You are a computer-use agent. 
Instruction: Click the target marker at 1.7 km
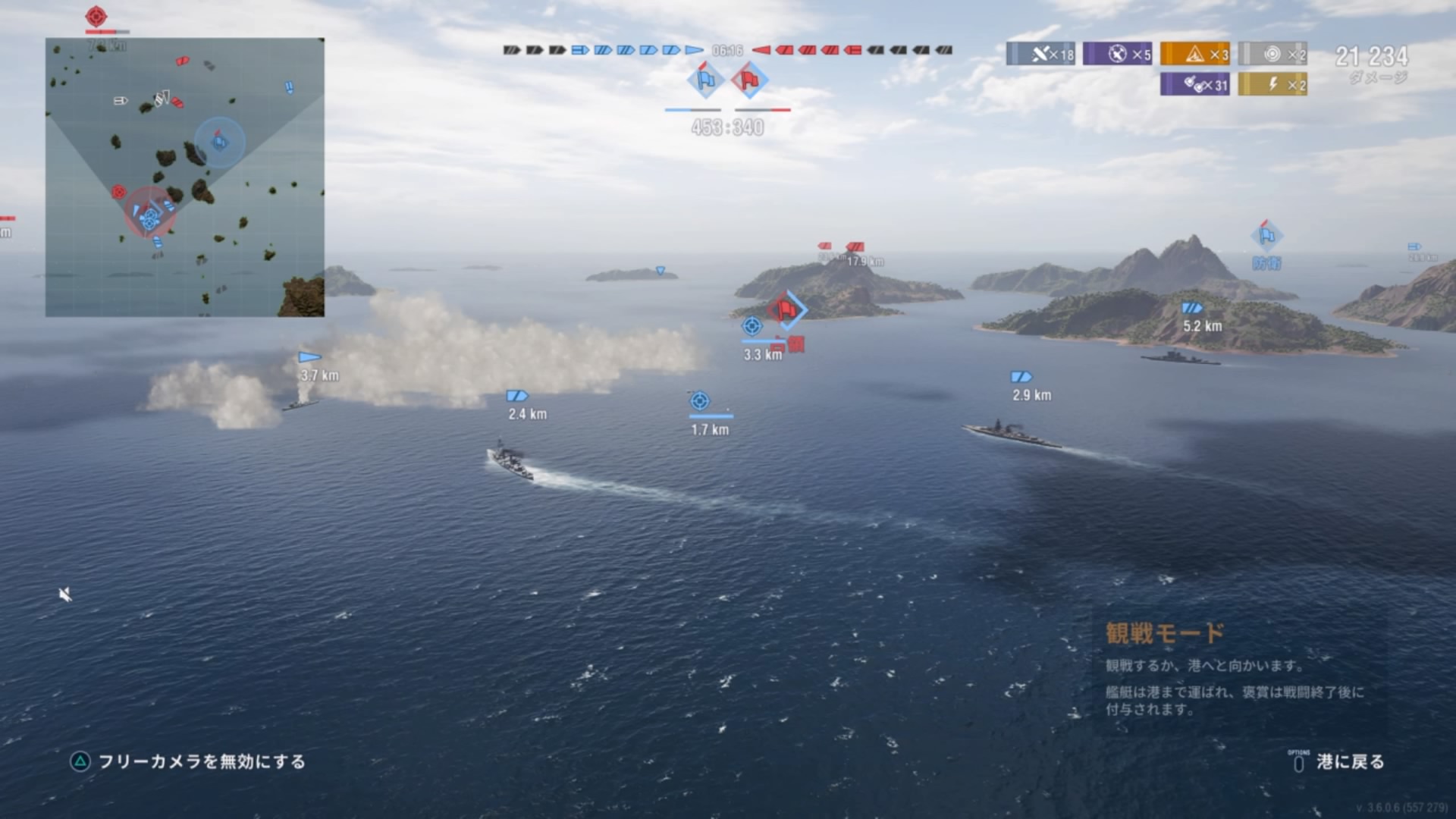click(700, 400)
